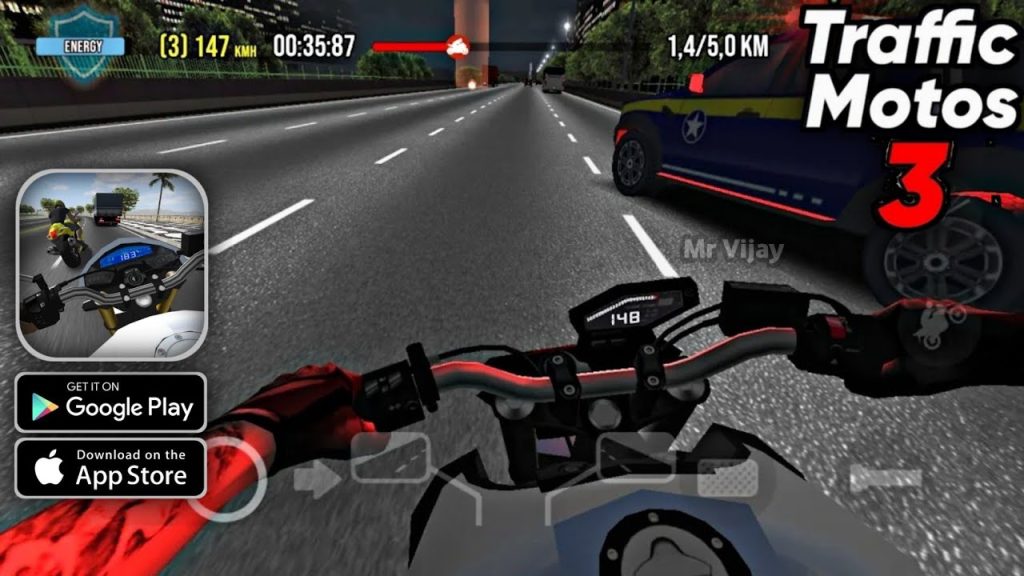
Task: Open the App Store download badge
Action: coord(111,468)
